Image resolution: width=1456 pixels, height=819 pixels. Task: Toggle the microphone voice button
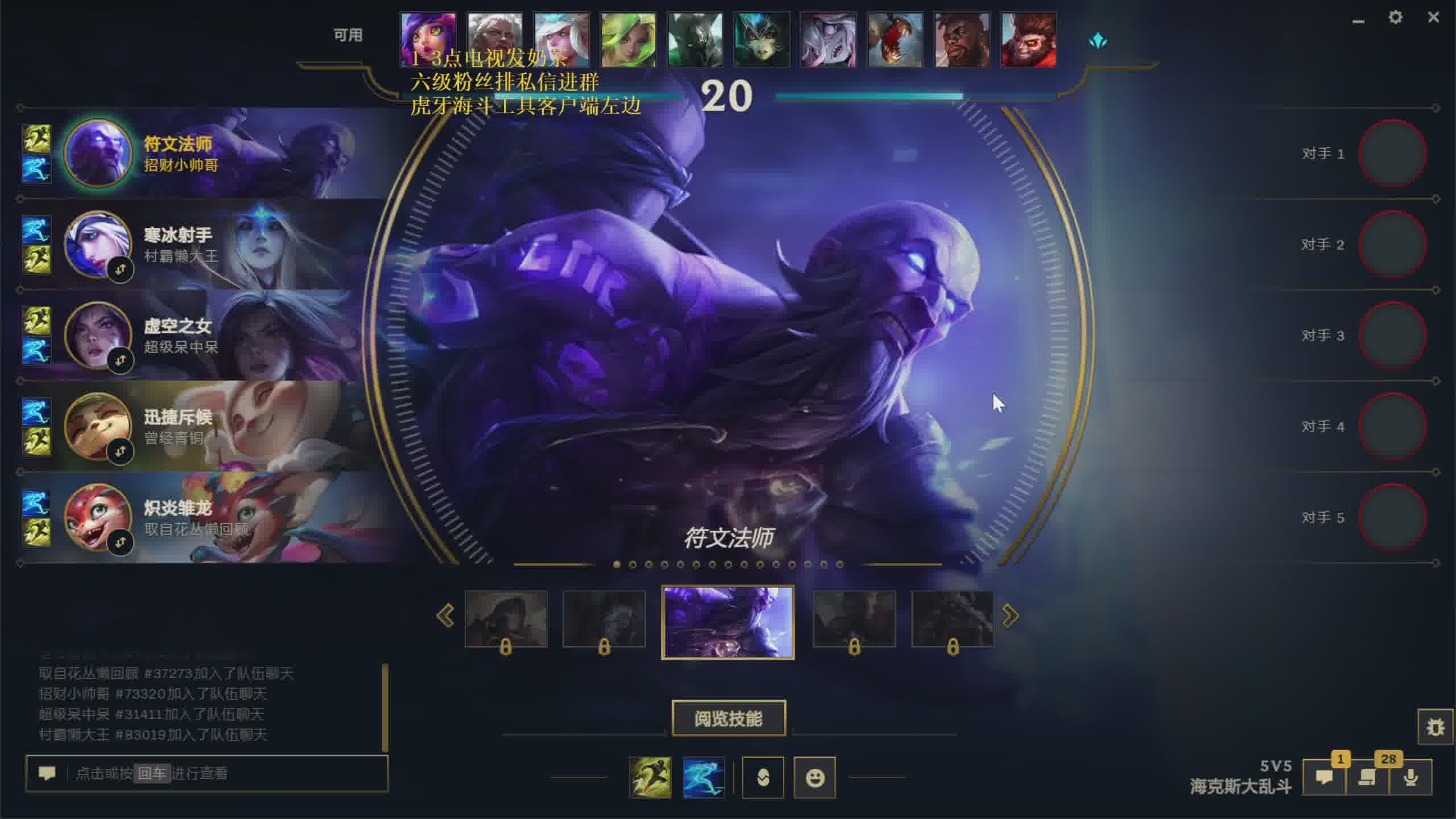point(1410,777)
